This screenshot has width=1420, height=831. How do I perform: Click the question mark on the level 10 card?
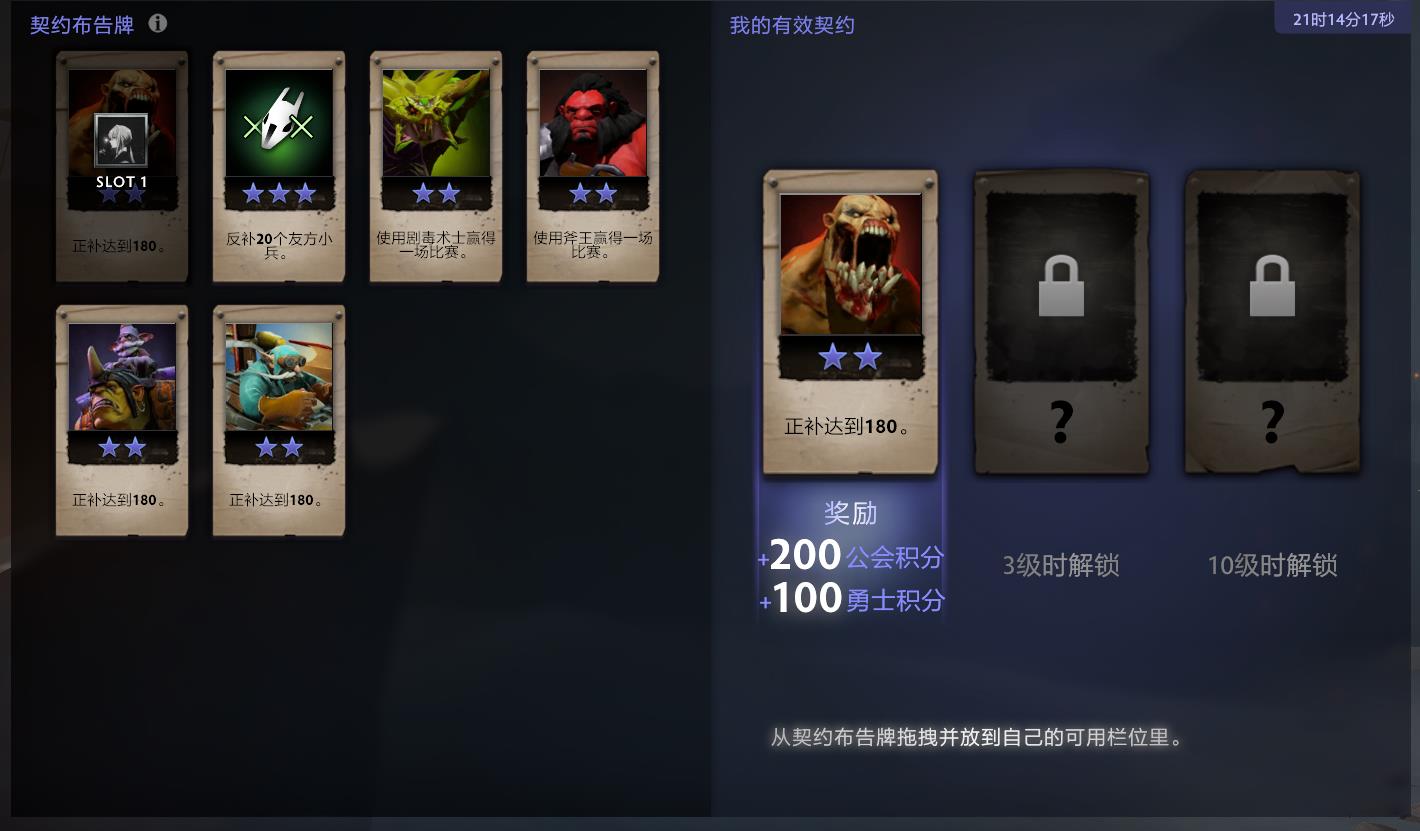point(1272,421)
